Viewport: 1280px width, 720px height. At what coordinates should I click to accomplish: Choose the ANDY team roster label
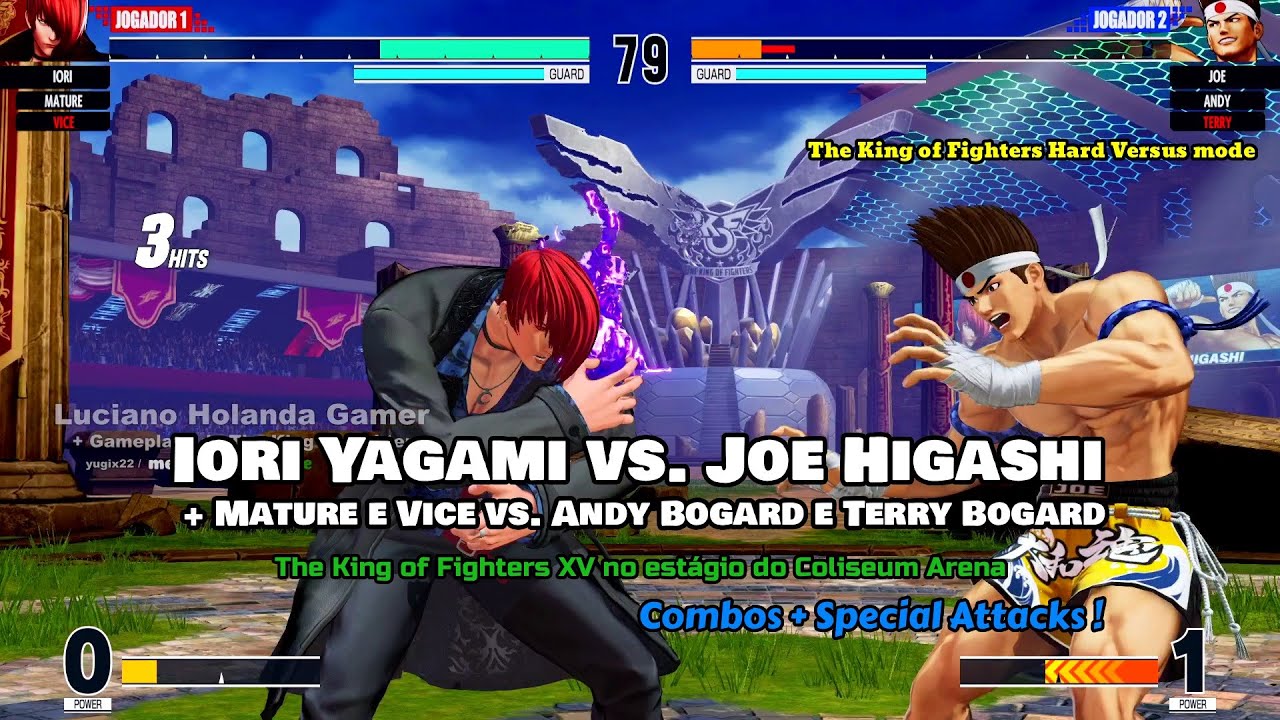tap(1216, 100)
